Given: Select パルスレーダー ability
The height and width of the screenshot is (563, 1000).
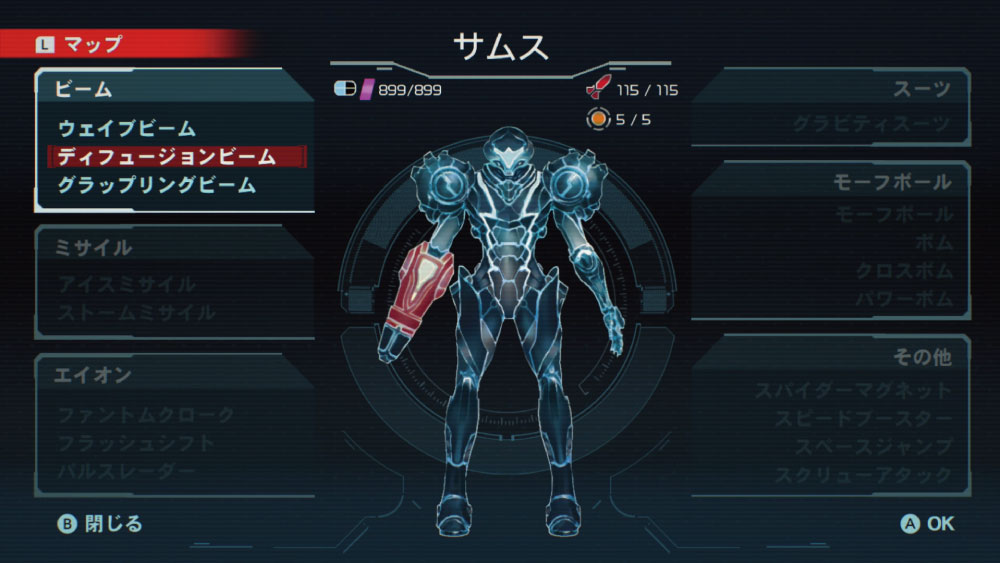Looking at the screenshot, I should pos(127,470).
